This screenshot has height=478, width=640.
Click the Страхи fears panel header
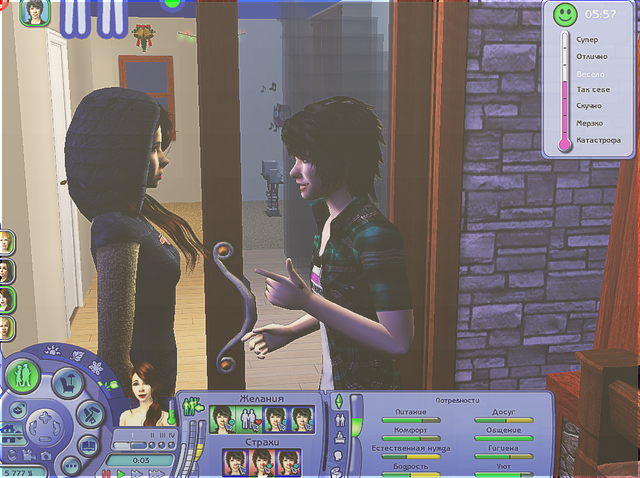[262, 441]
